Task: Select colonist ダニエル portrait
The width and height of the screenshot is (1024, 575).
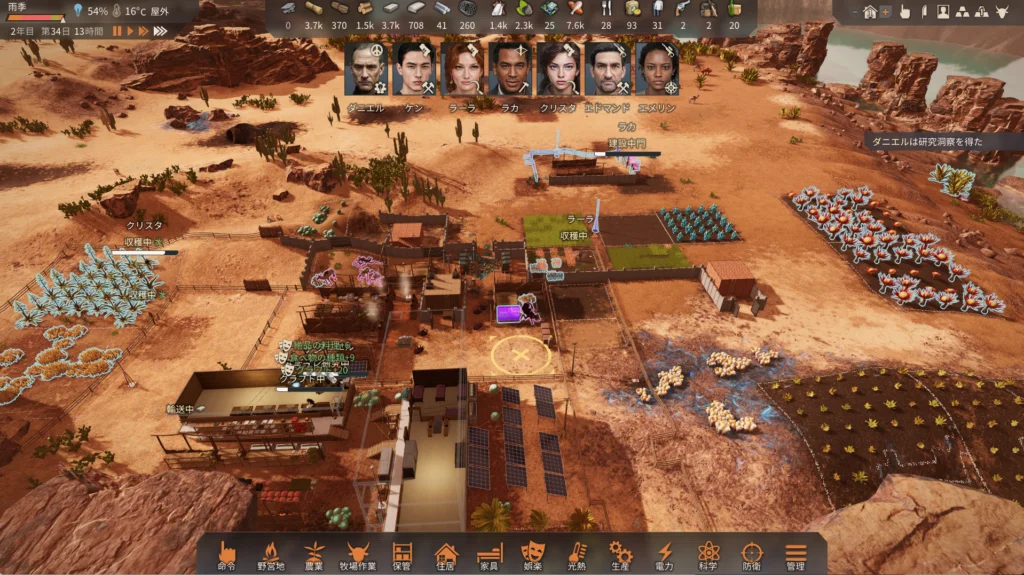Action: click(x=365, y=69)
